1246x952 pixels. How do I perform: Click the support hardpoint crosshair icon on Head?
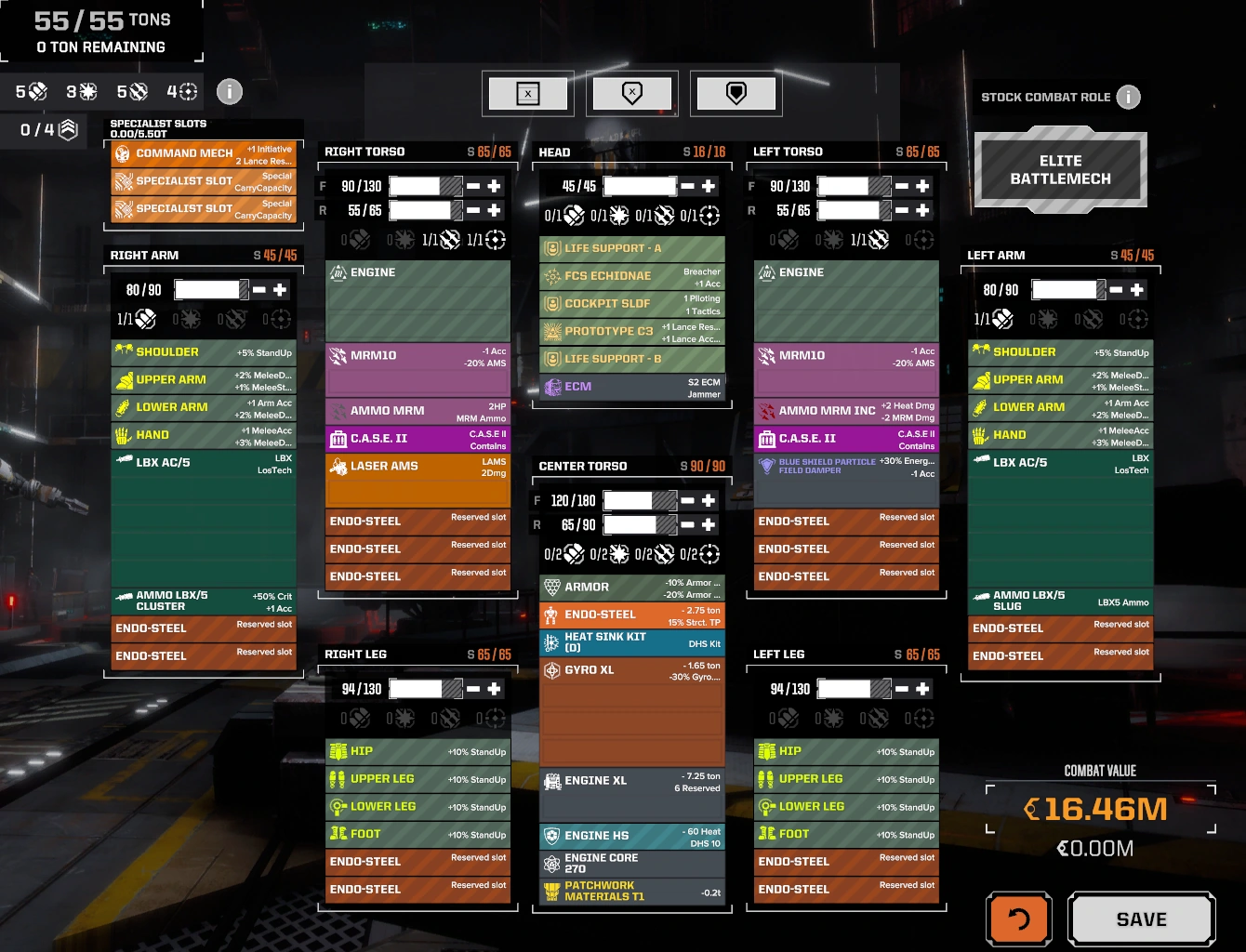[x=709, y=217]
